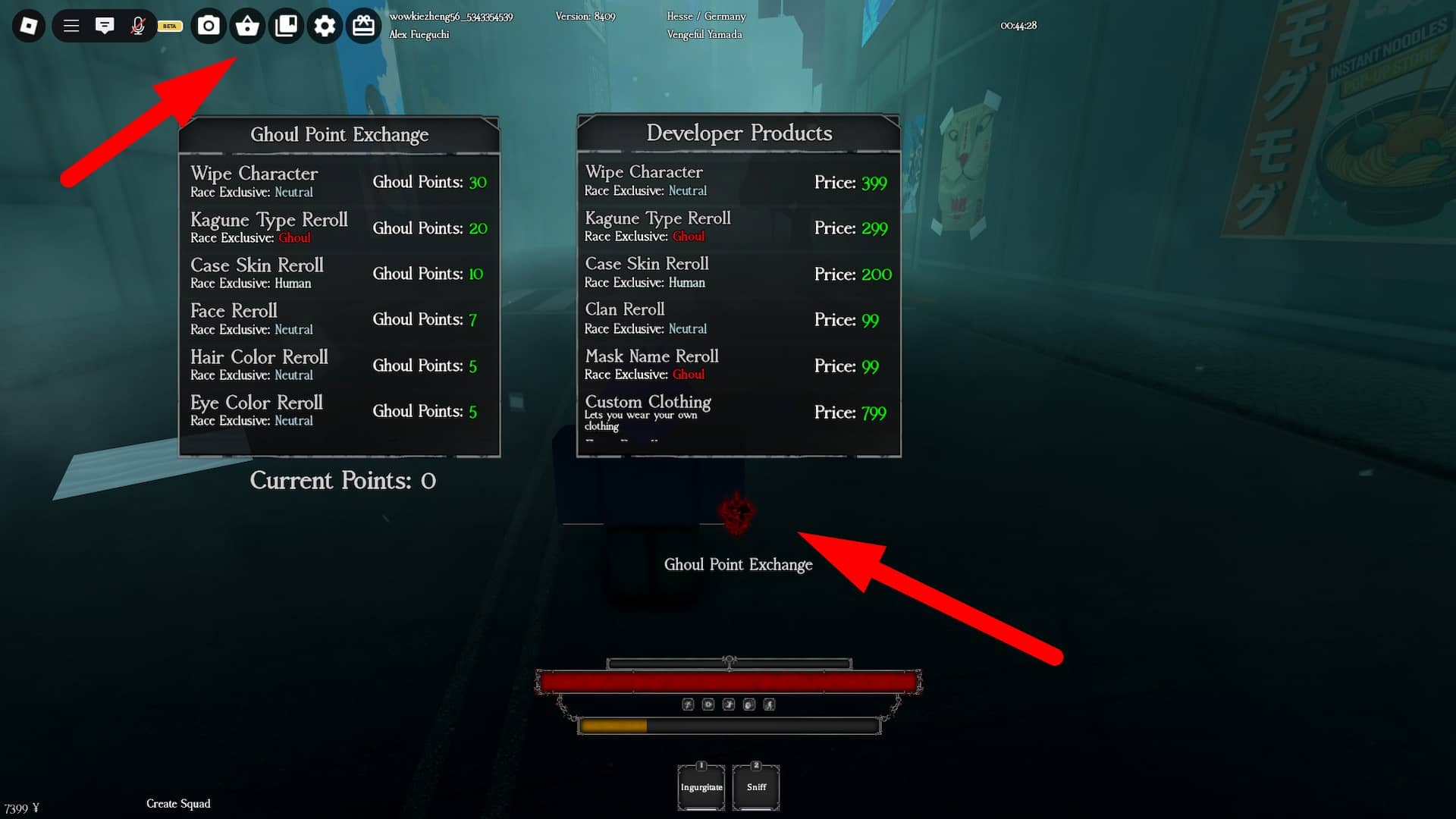
Task: Open the Roblox hamburger menu
Action: [x=71, y=25]
